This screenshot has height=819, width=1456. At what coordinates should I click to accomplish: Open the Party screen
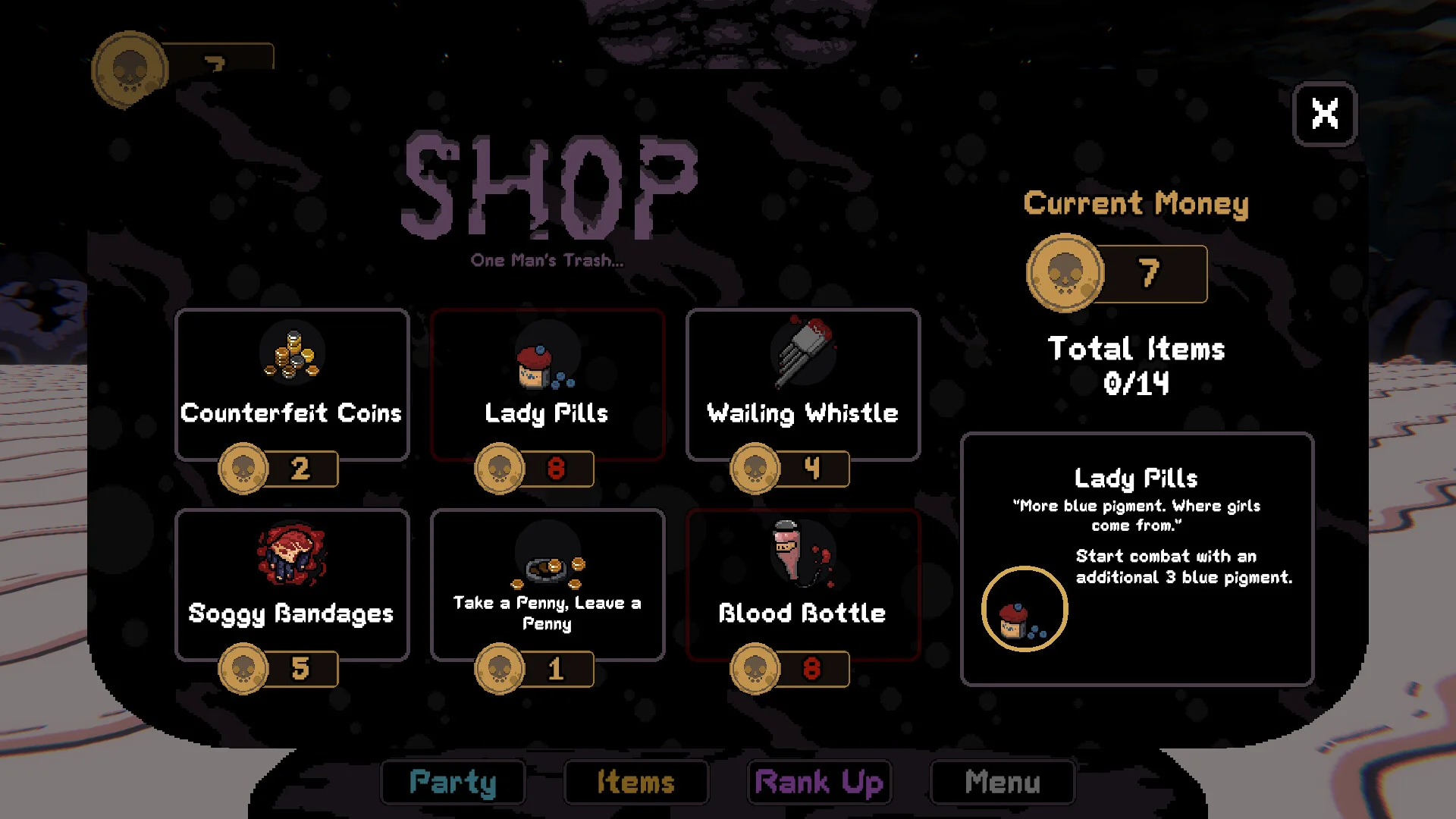click(453, 782)
